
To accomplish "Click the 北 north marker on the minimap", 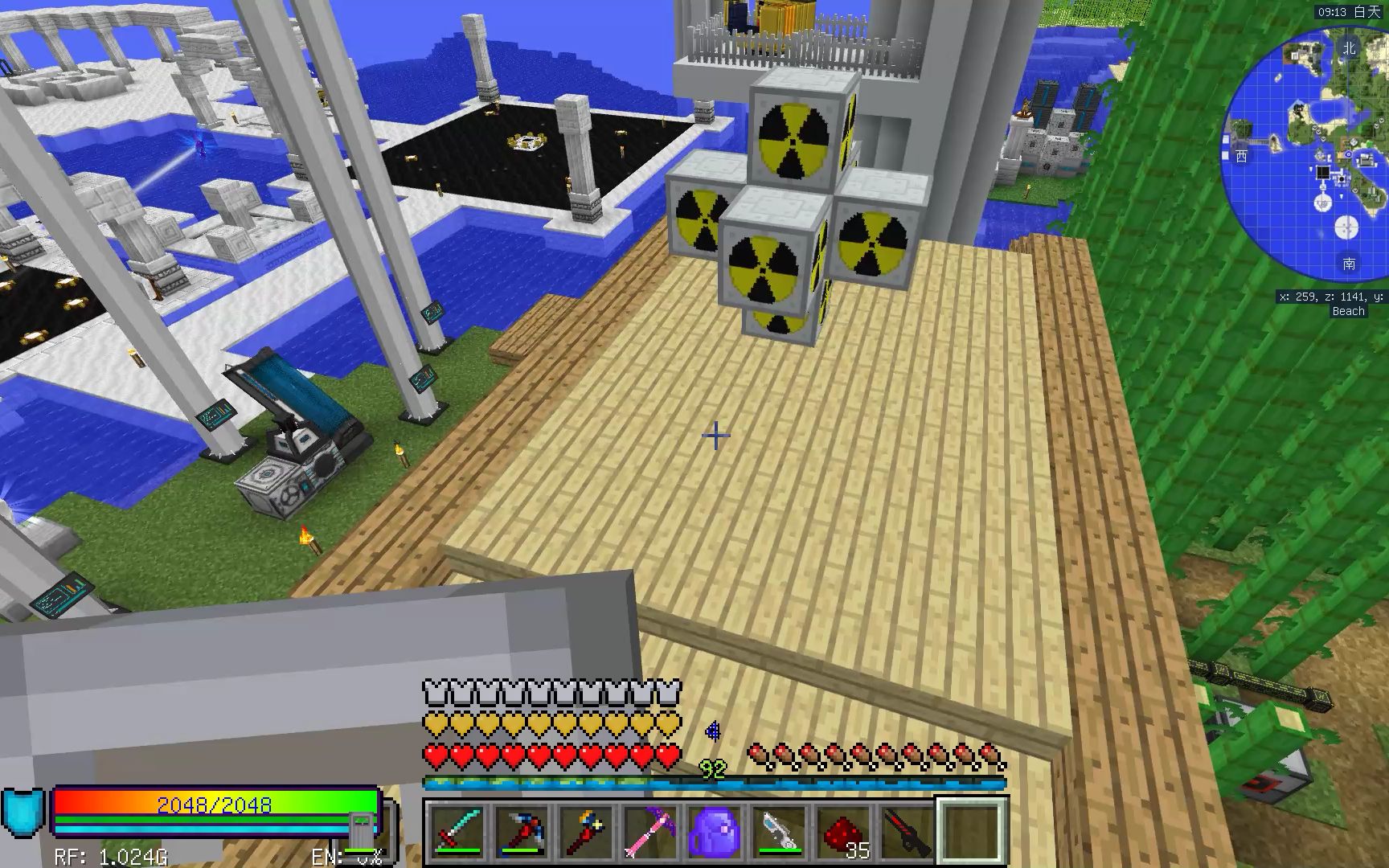I will tap(1350, 47).
